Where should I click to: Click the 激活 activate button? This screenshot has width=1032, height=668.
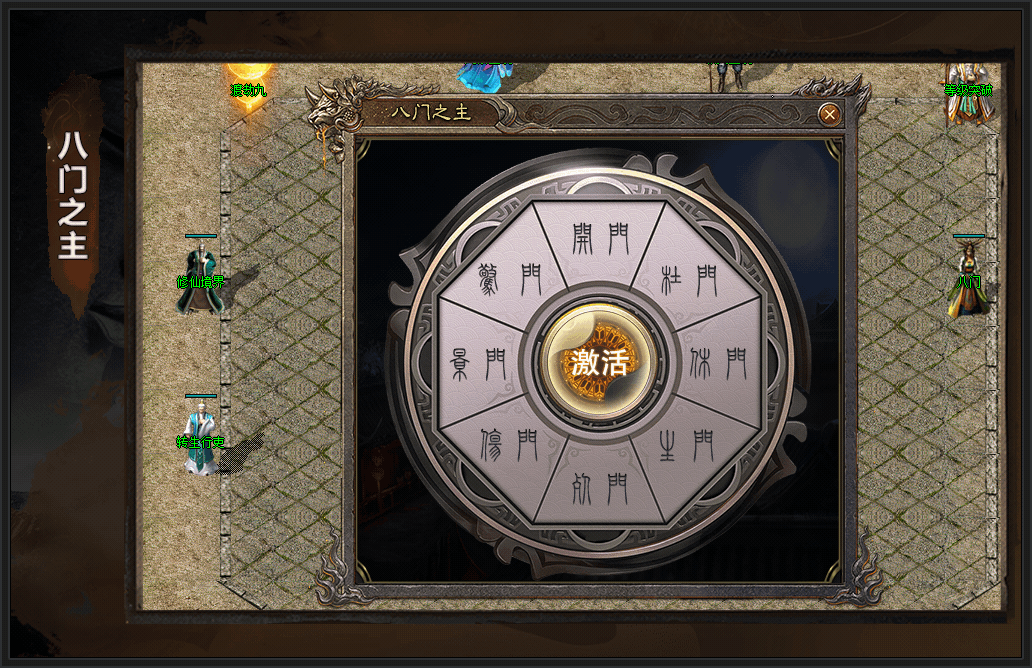click(x=599, y=362)
